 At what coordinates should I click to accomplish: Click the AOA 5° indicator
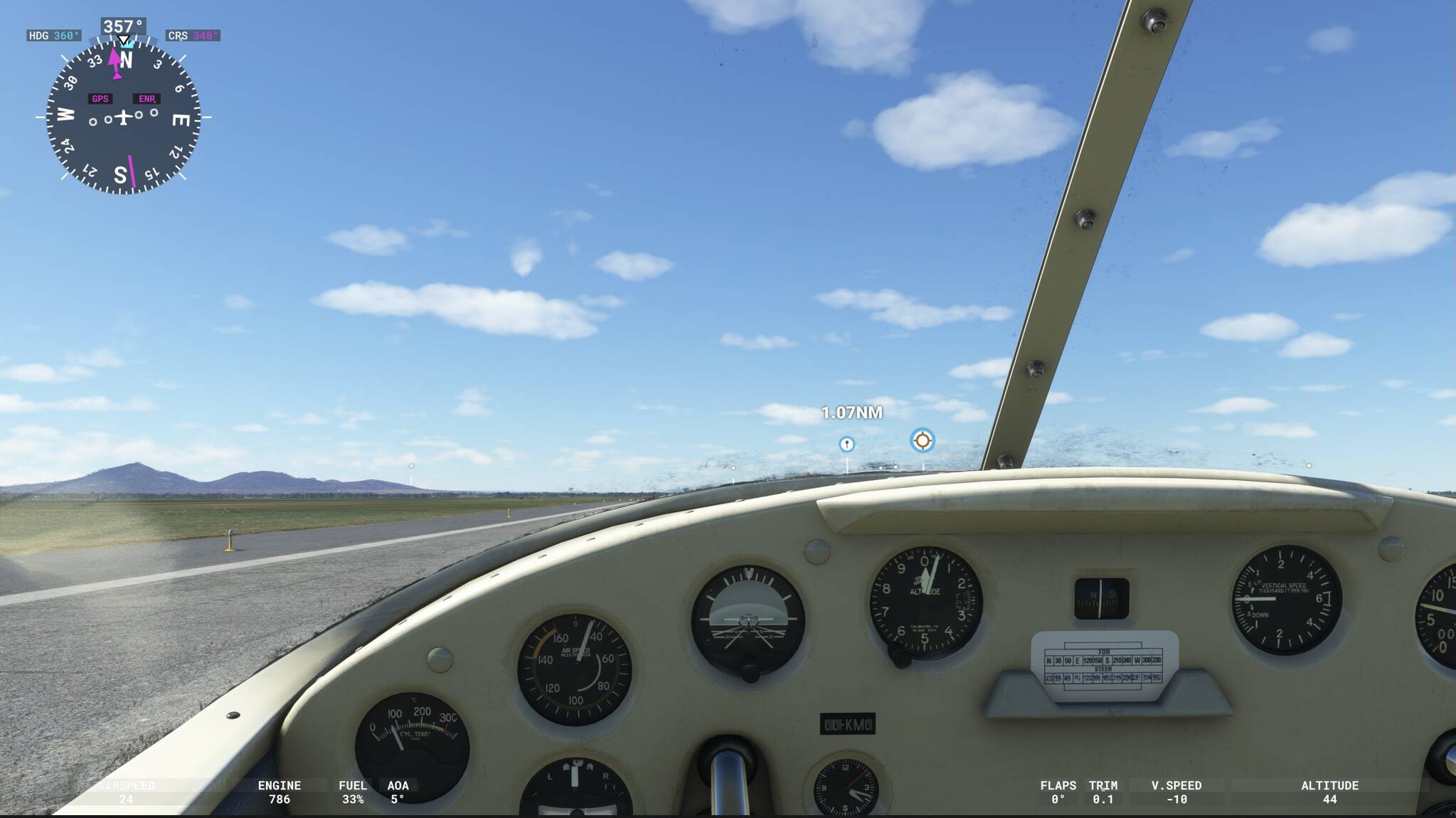398,792
